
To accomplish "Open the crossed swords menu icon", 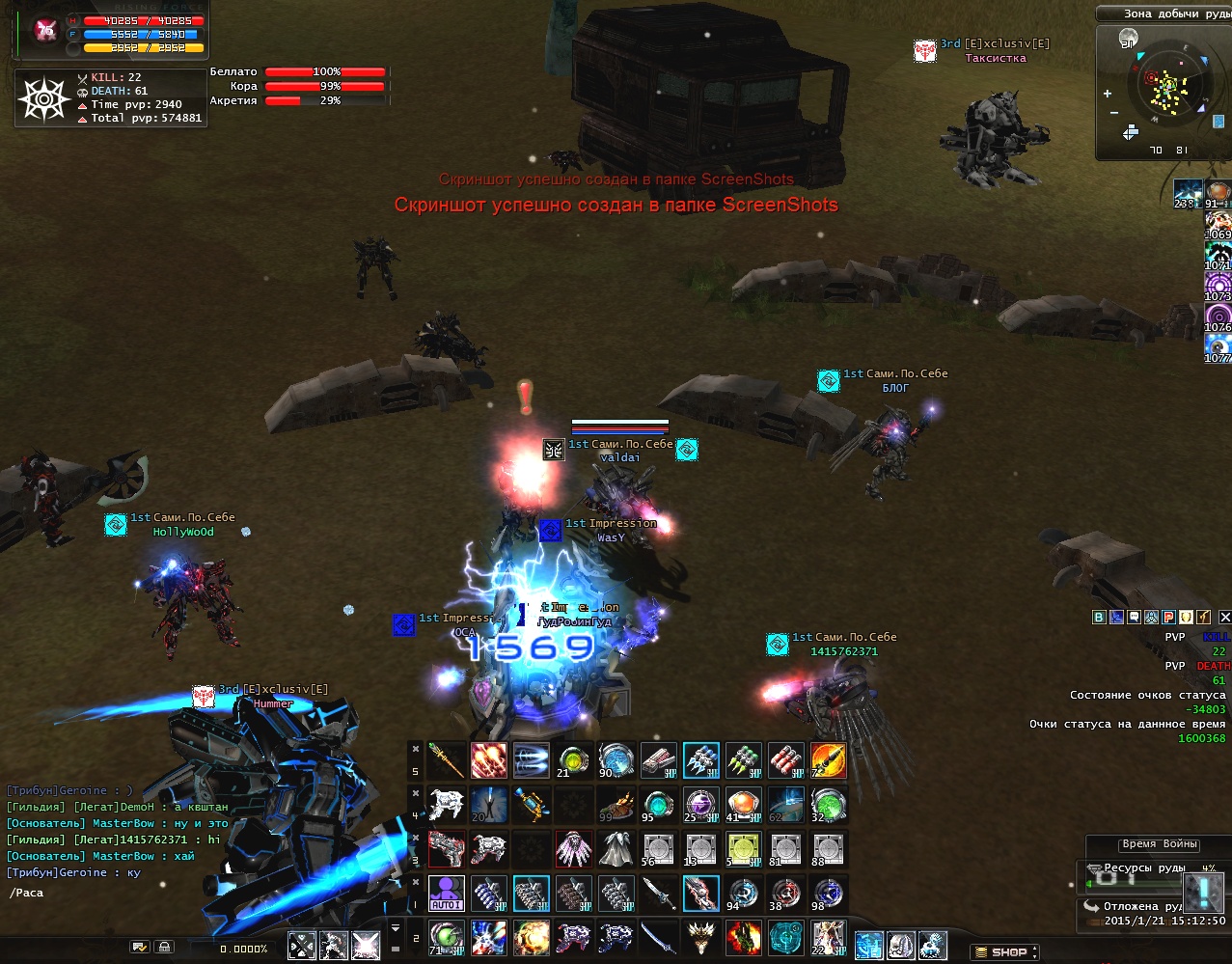I will click(302, 946).
